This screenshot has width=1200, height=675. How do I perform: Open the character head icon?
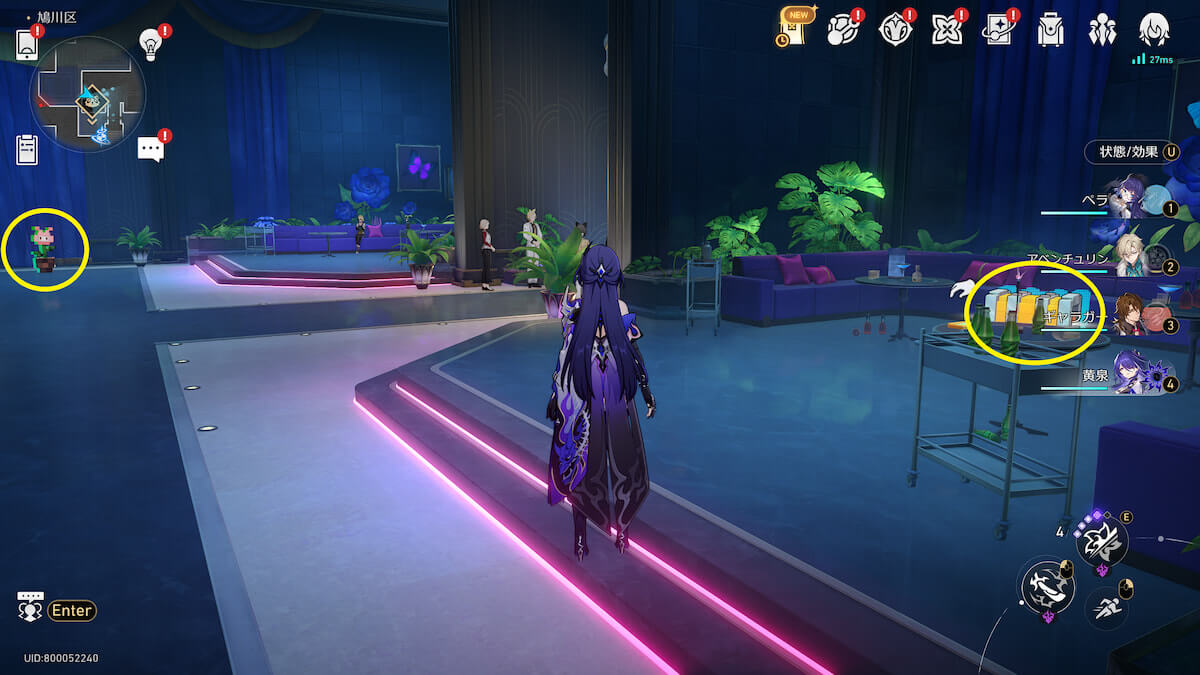[1154, 28]
